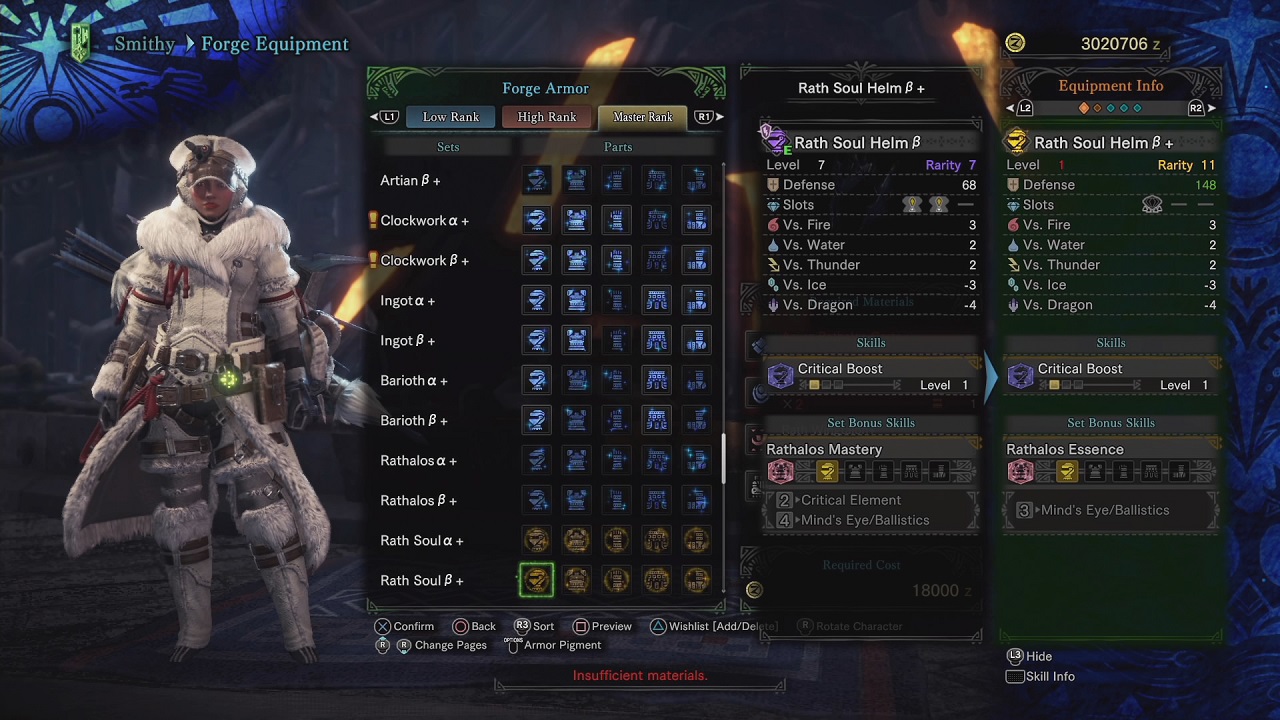Screen dimensions: 1280x720
Task: Select the Rathalos β + set row
Action: pos(418,501)
